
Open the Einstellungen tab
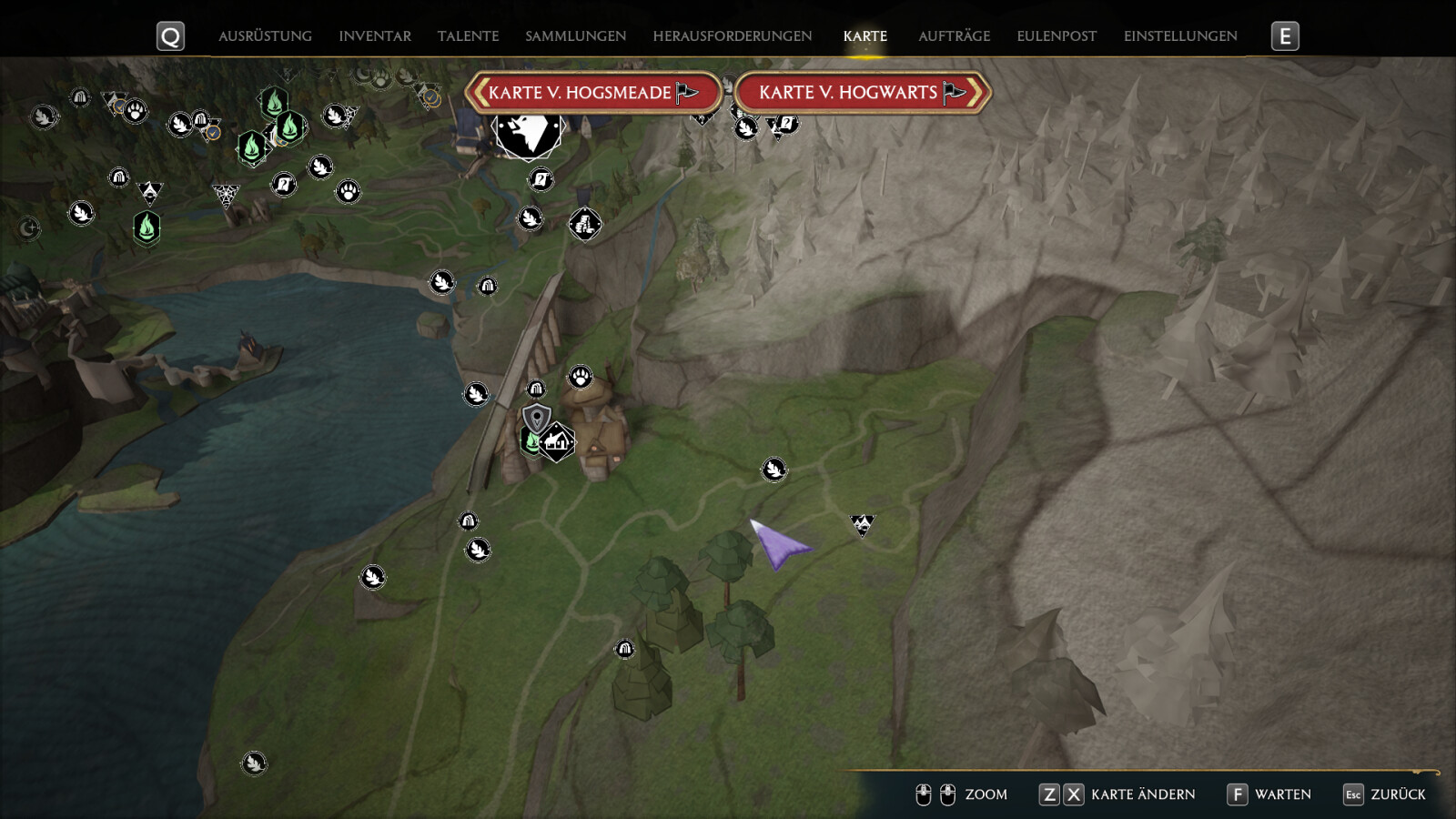(1180, 36)
